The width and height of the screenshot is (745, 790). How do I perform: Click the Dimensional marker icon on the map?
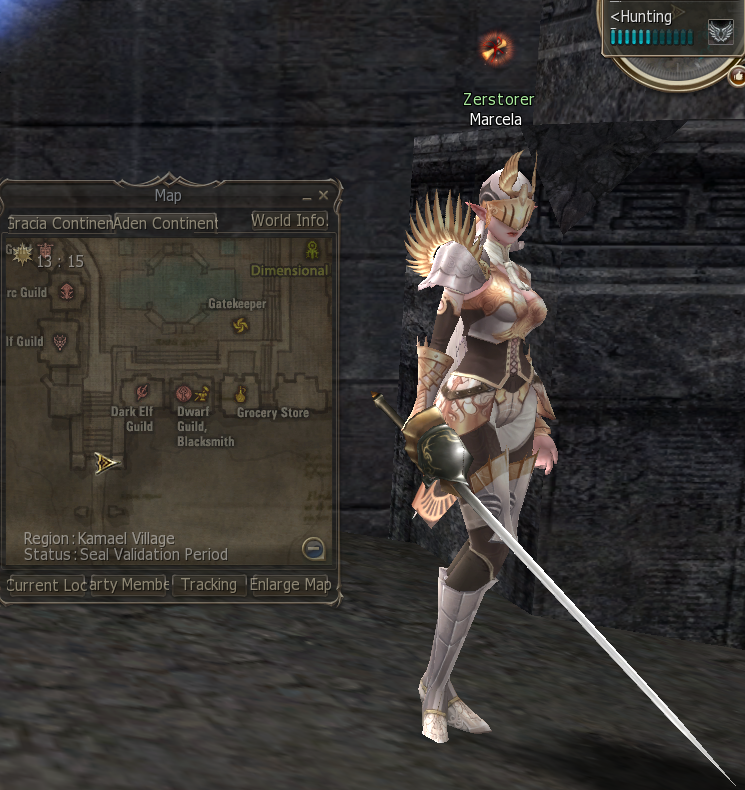click(x=312, y=250)
